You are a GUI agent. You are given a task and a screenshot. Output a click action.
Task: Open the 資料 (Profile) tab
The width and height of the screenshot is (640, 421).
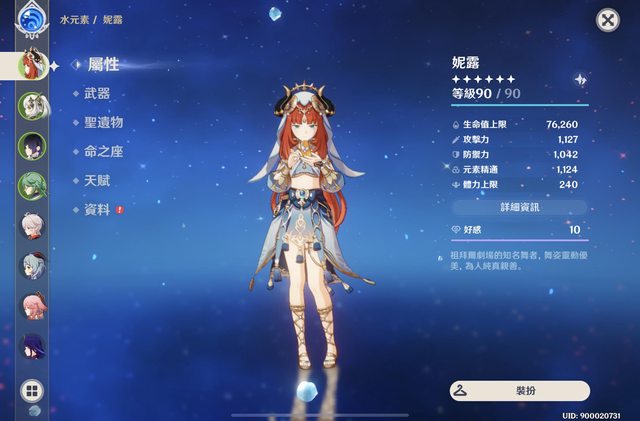click(x=98, y=209)
